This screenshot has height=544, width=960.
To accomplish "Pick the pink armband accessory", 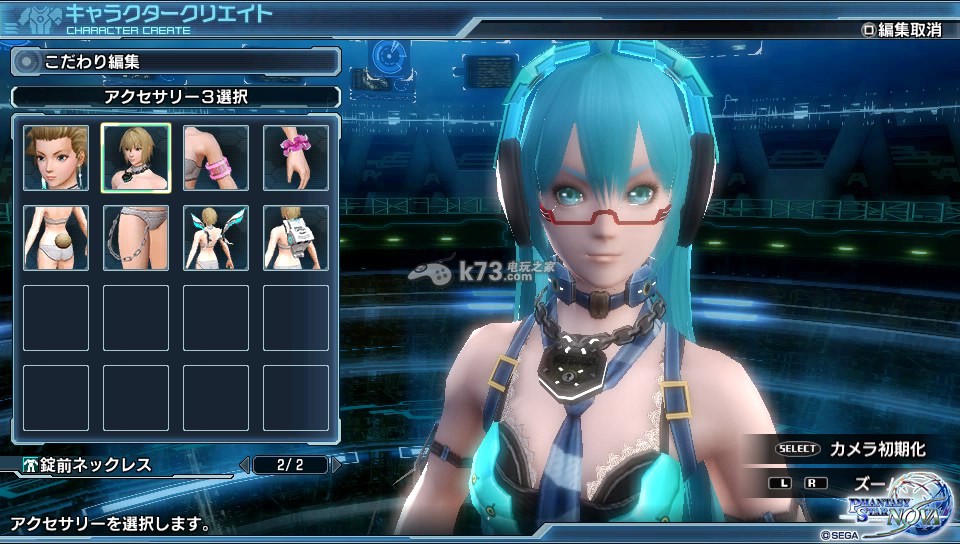I will pyautogui.click(x=216, y=158).
